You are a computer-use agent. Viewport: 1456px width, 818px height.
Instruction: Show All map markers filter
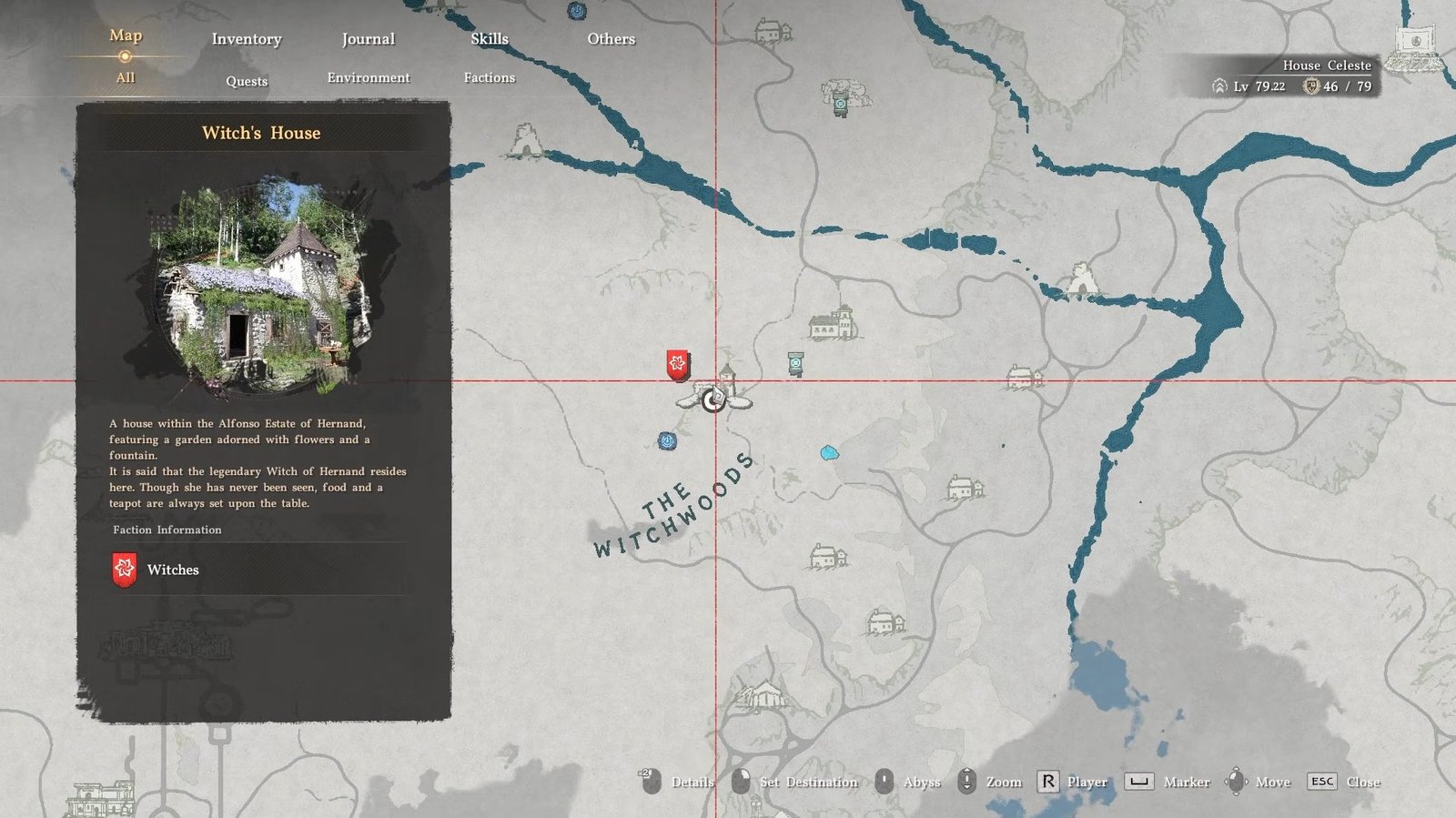(x=126, y=78)
